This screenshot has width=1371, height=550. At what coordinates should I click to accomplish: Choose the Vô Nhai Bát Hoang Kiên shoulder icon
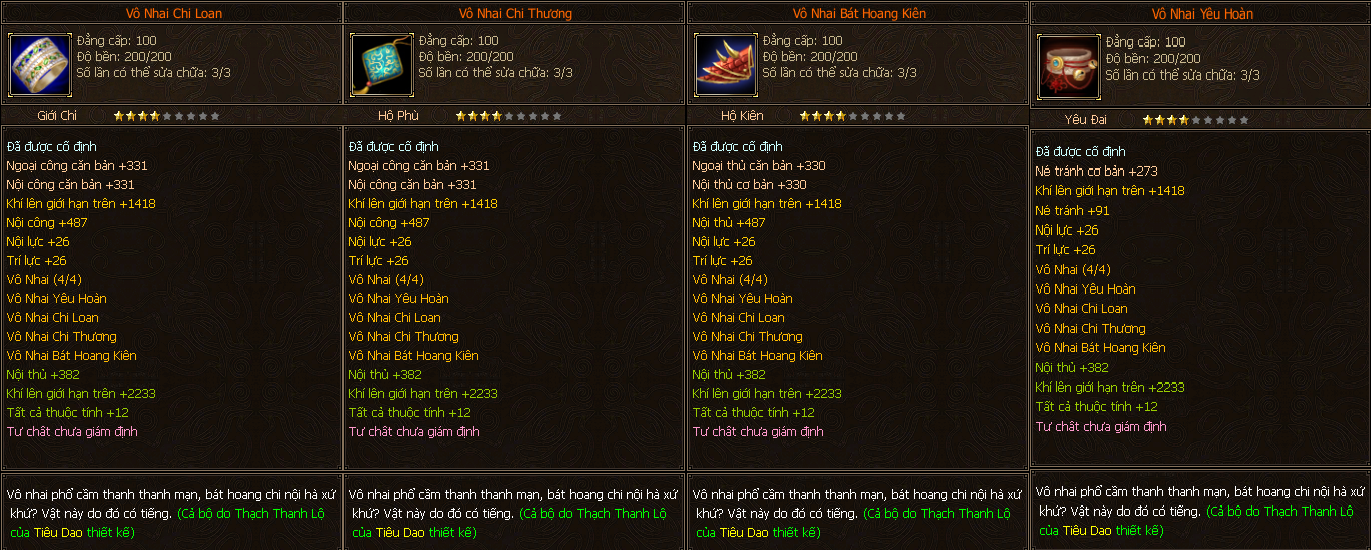coord(726,63)
